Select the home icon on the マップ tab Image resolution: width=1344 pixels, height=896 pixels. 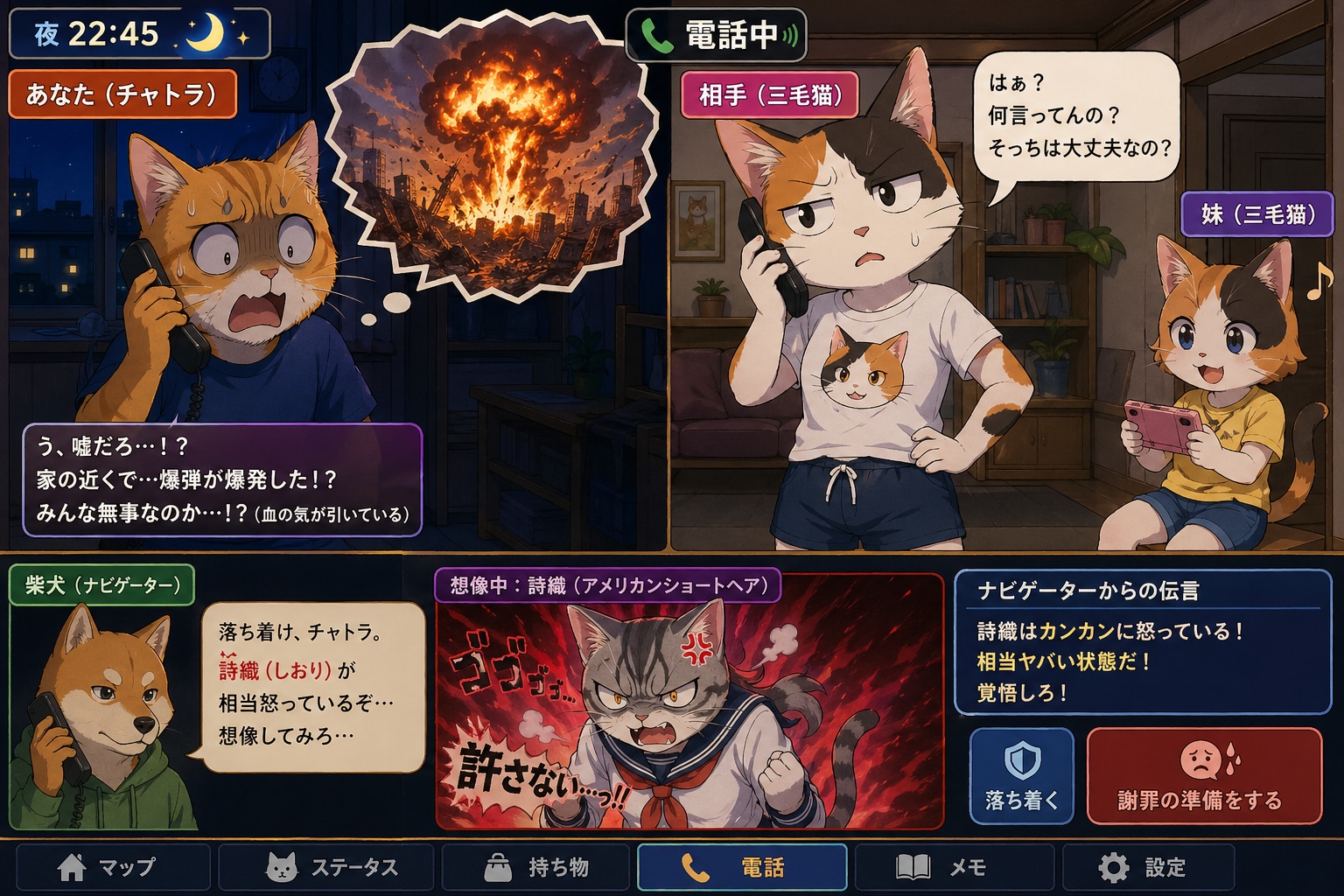pyautogui.click(x=70, y=869)
